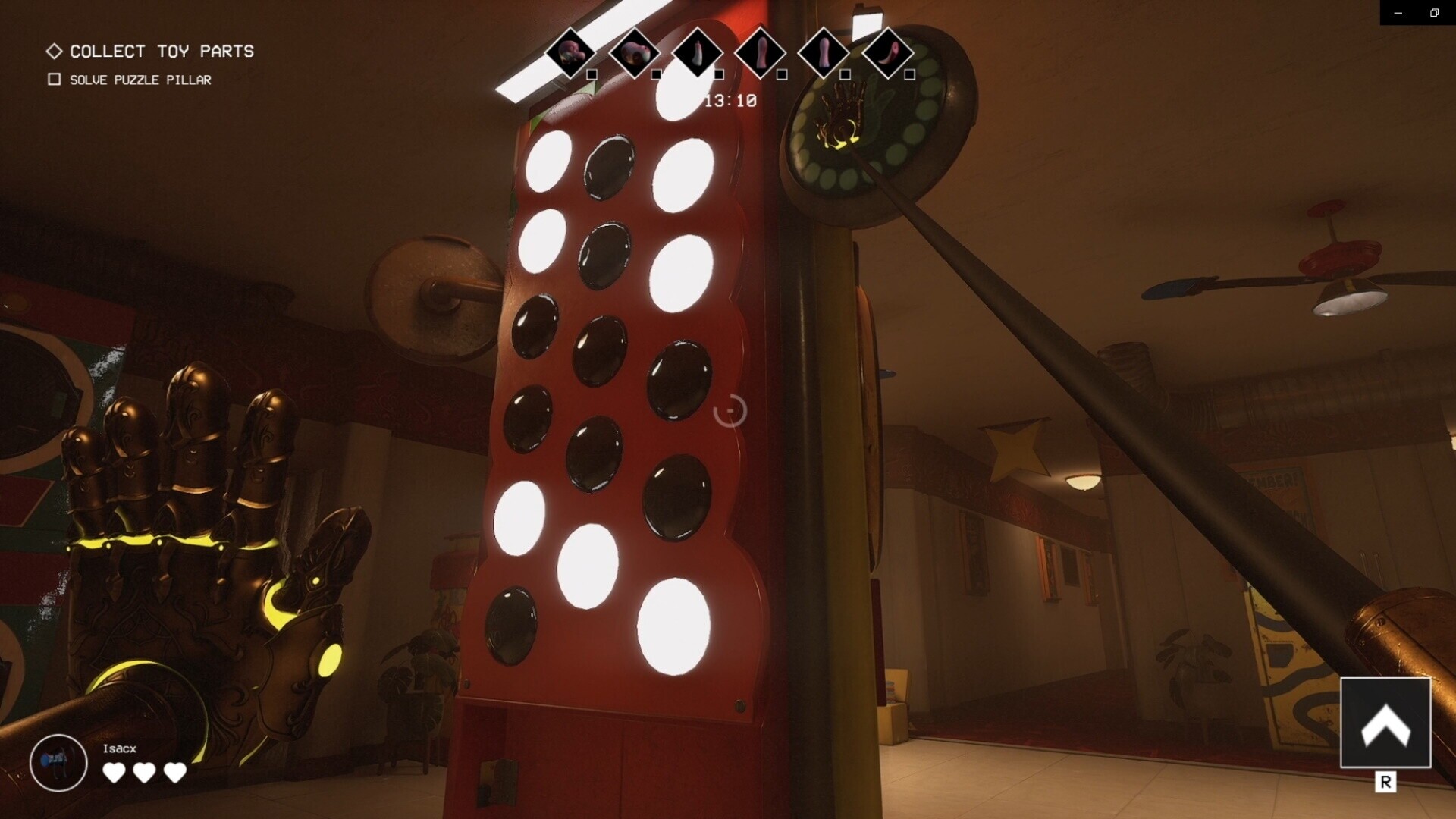Image resolution: width=1456 pixels, height=819 pixels.
Task: Select the SOLVE PUZZLE PILLAR objective entry
Action: 140,79
